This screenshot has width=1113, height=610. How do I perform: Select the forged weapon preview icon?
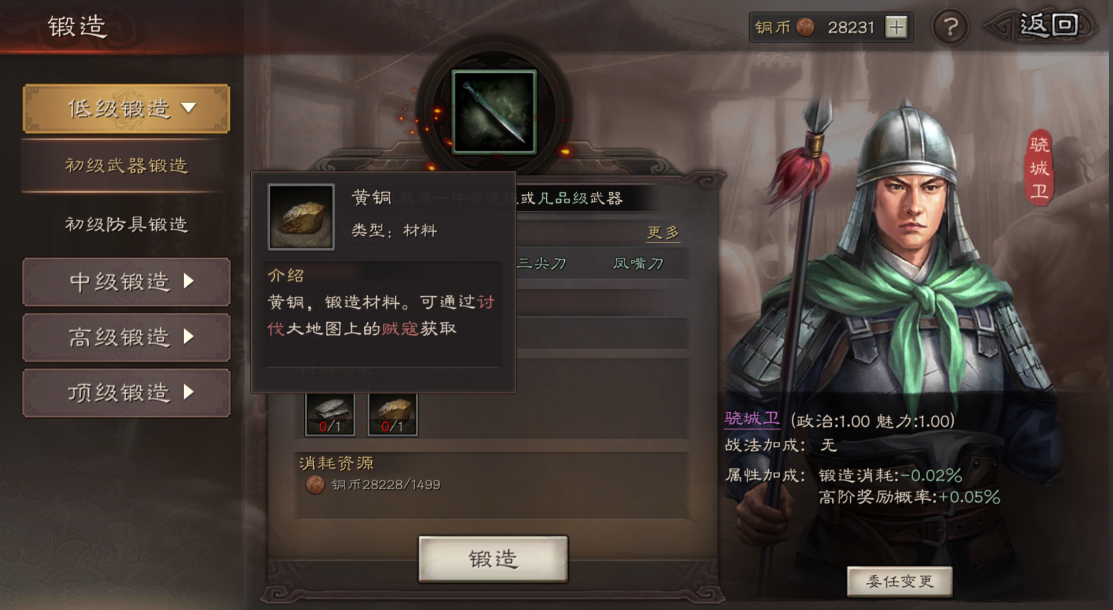pyautogui.click(x=494, y=111)
